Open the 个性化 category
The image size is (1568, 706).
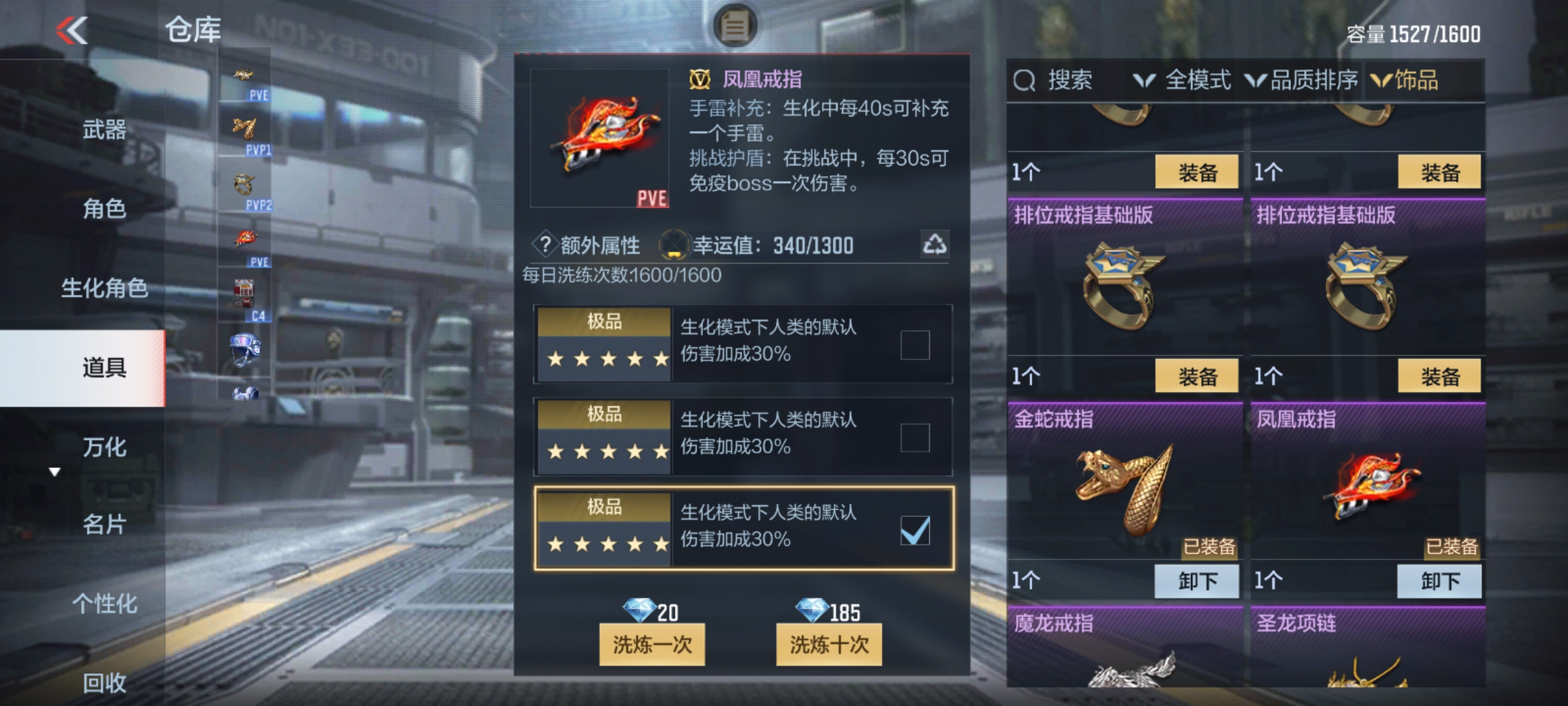105,603
